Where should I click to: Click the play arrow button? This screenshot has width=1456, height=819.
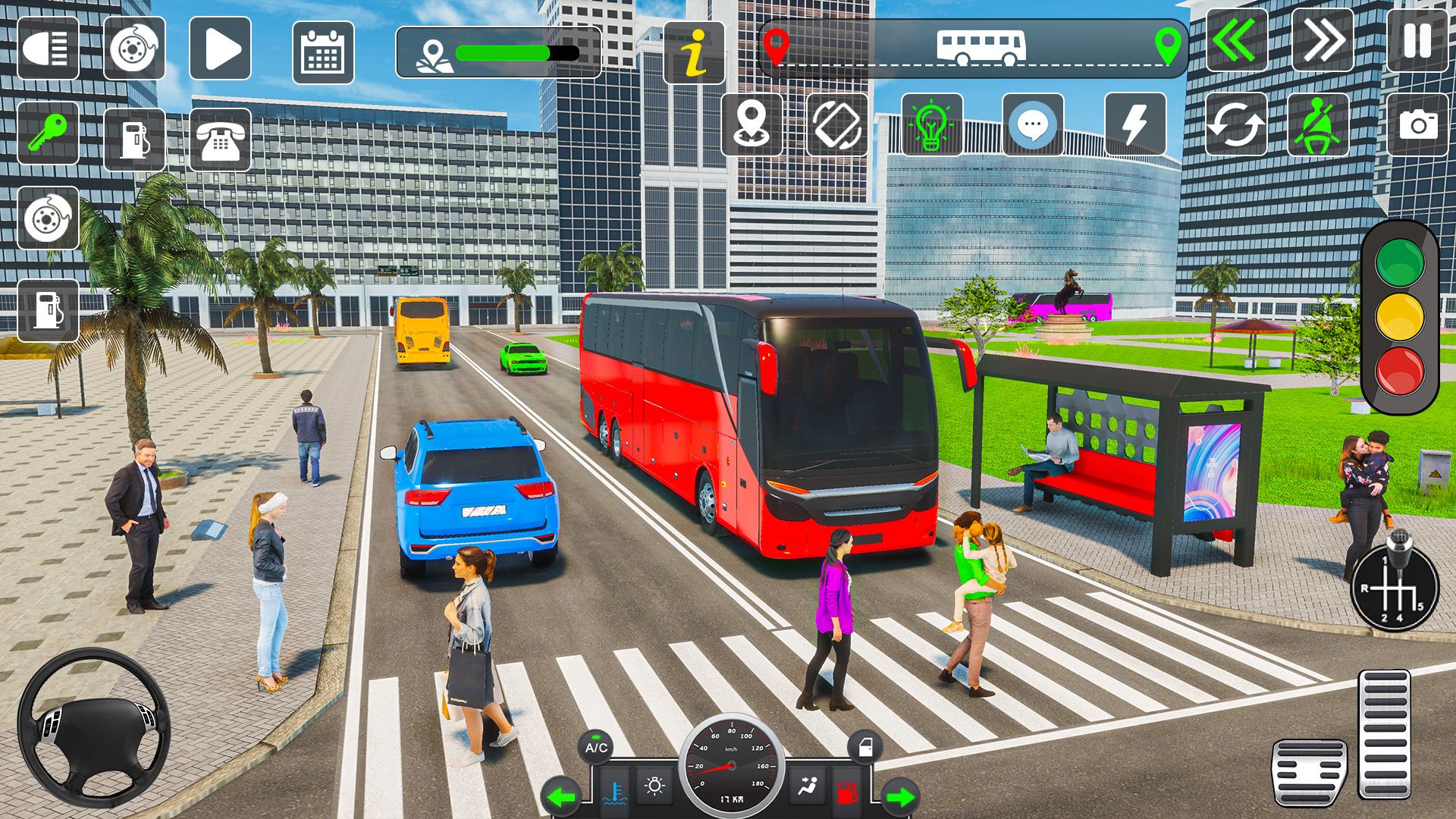point(220,49)
